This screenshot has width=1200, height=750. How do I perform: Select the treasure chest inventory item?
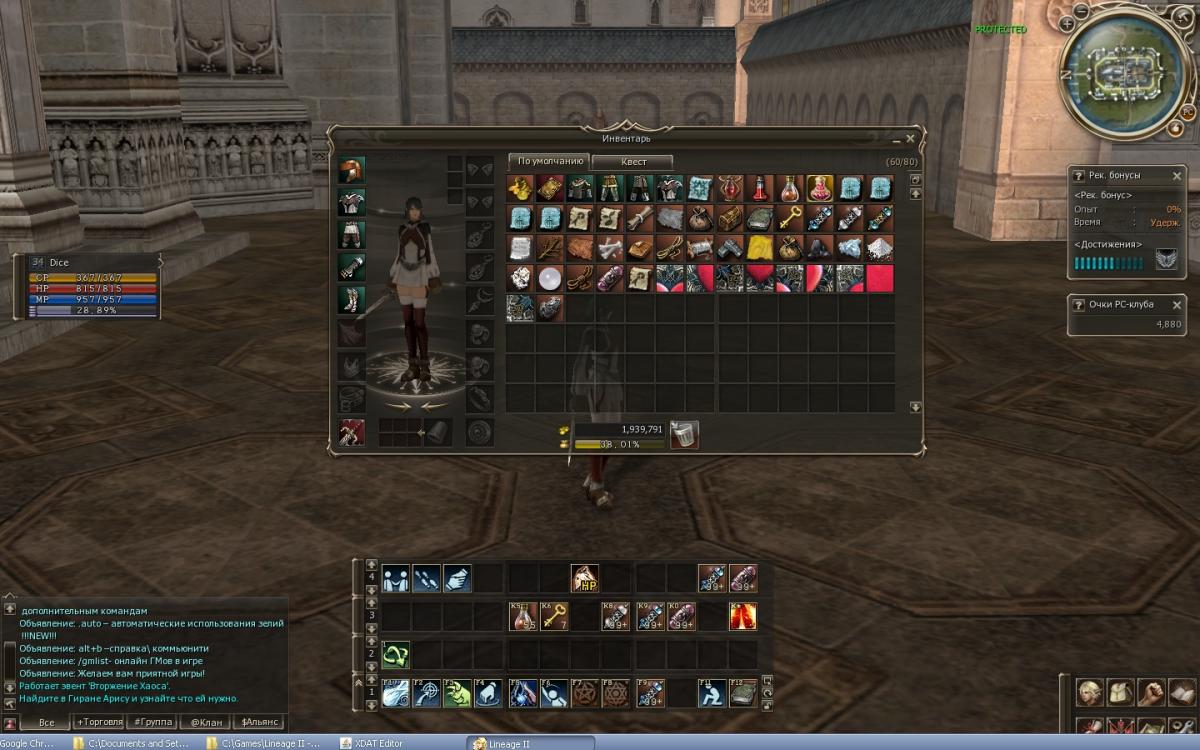730,218
